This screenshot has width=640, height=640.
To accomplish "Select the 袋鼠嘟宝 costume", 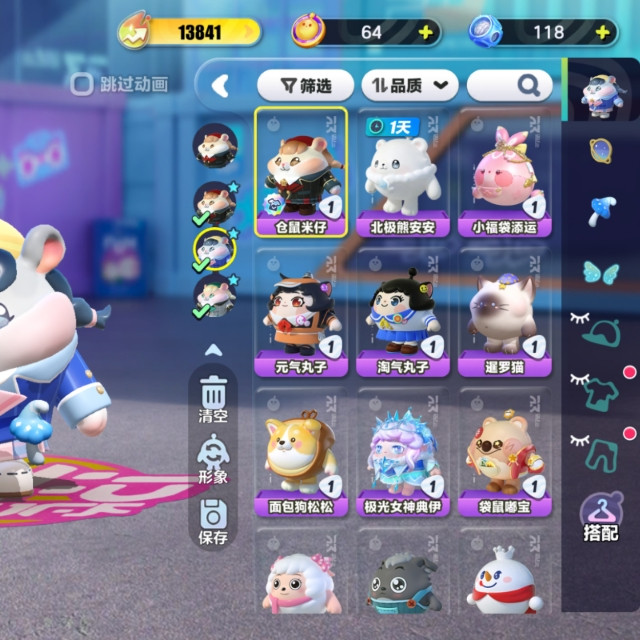I will tap(504, 452).
